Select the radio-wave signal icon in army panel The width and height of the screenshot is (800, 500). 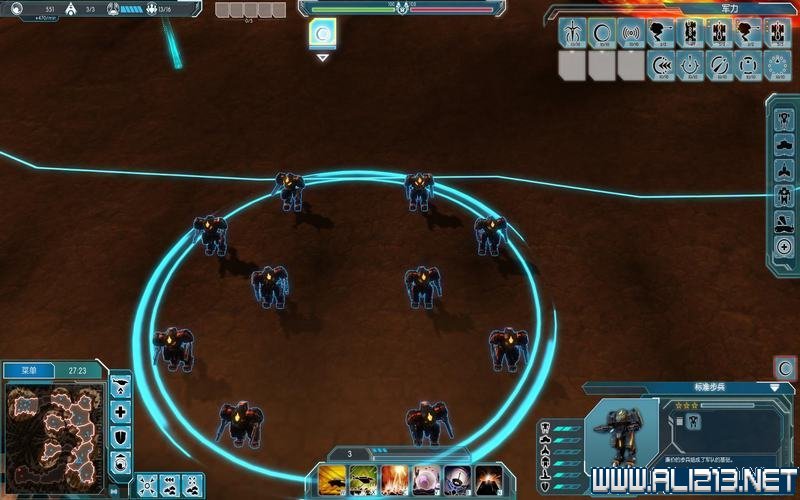pos(632,33)
